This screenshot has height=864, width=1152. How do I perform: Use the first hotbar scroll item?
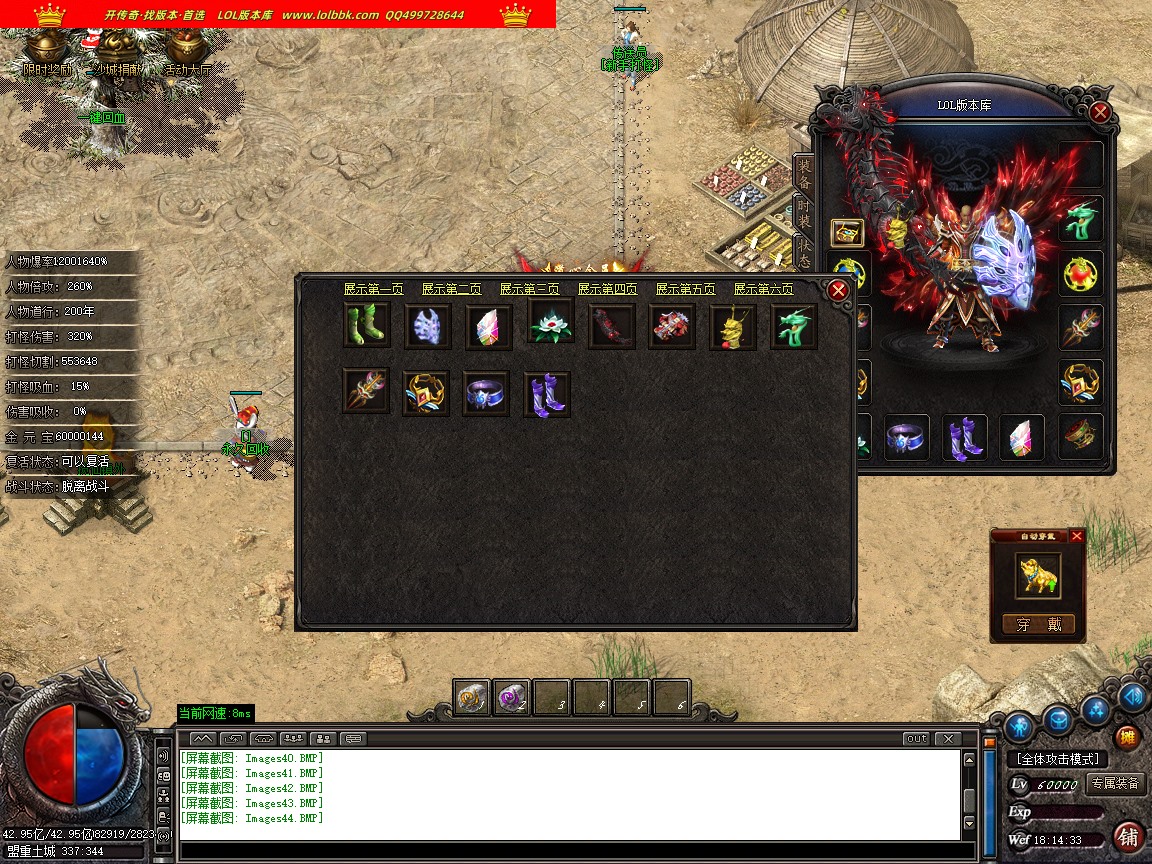[x=472, y=697]
